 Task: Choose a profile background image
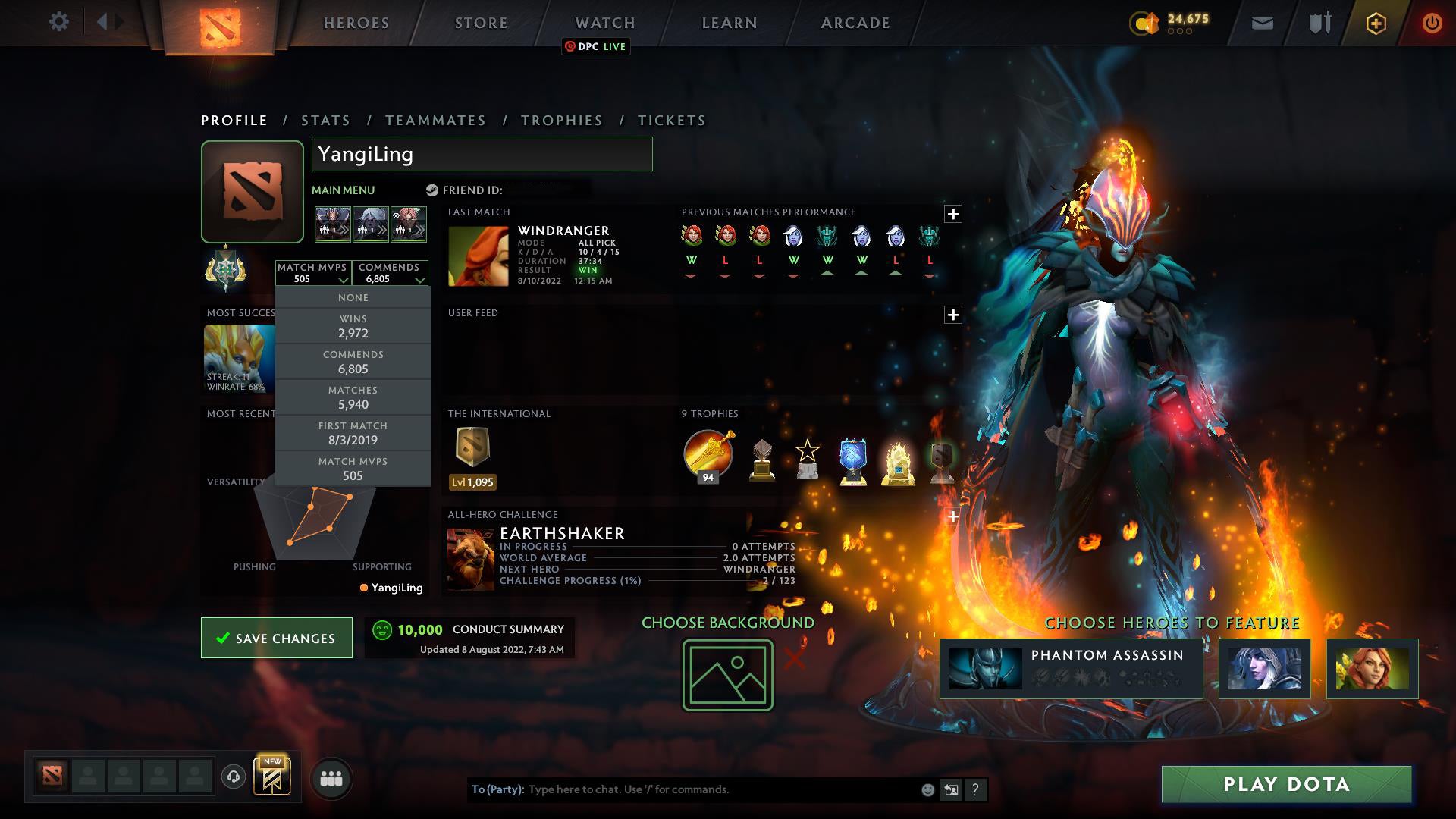(728, 675)
